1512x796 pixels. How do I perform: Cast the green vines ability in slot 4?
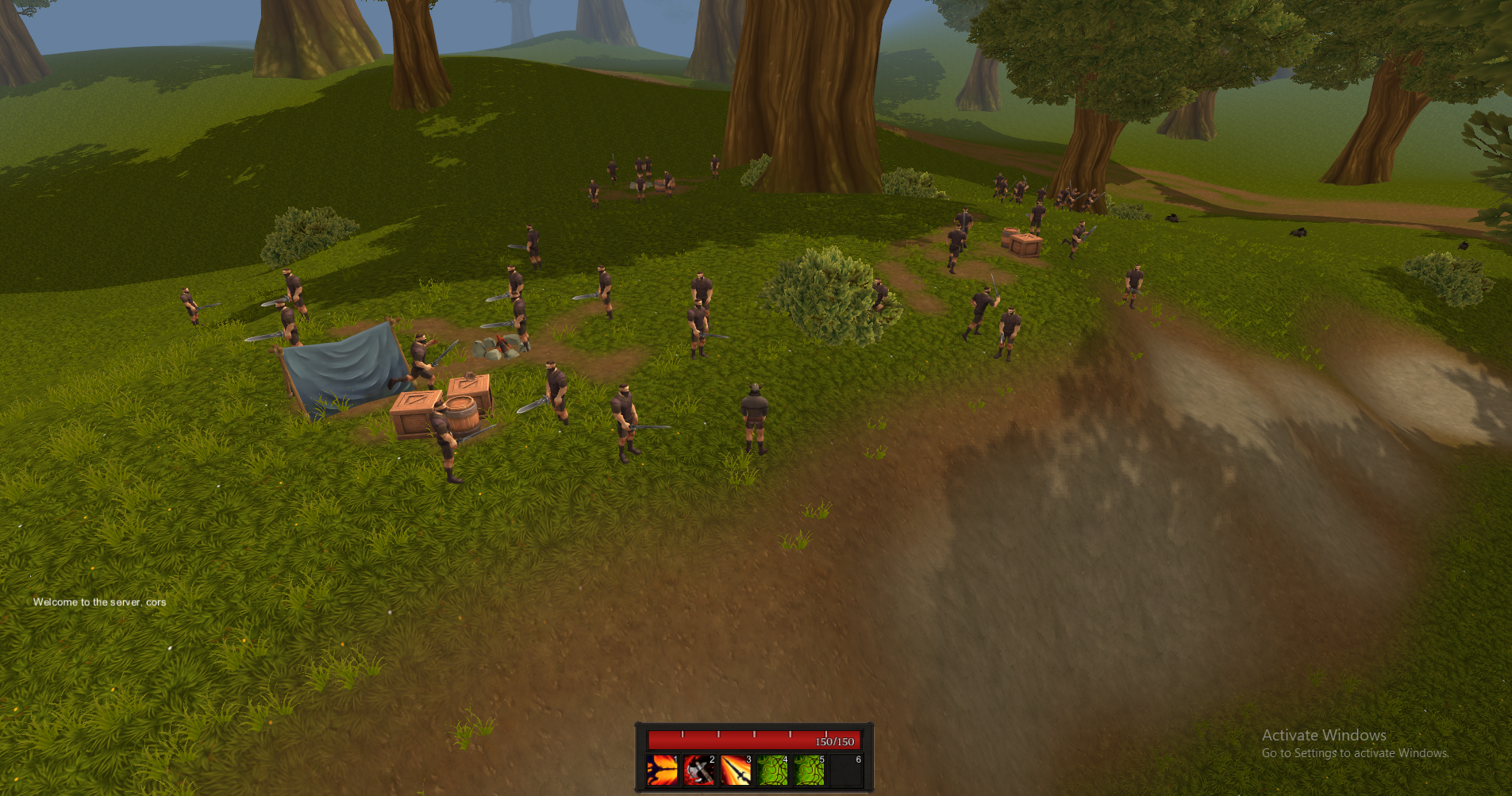(x=772, y=770)
